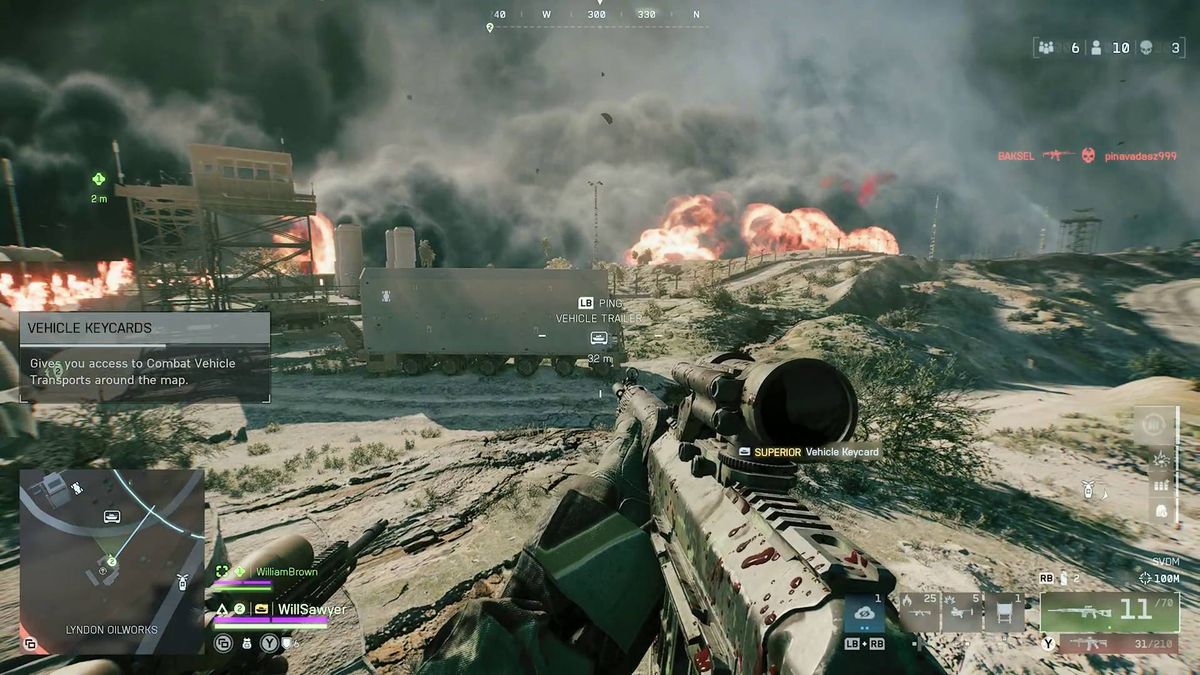Screen dimensions: 1200x675
Task: Activate the smoke cloud gadget slot
Action: (864, 613)
